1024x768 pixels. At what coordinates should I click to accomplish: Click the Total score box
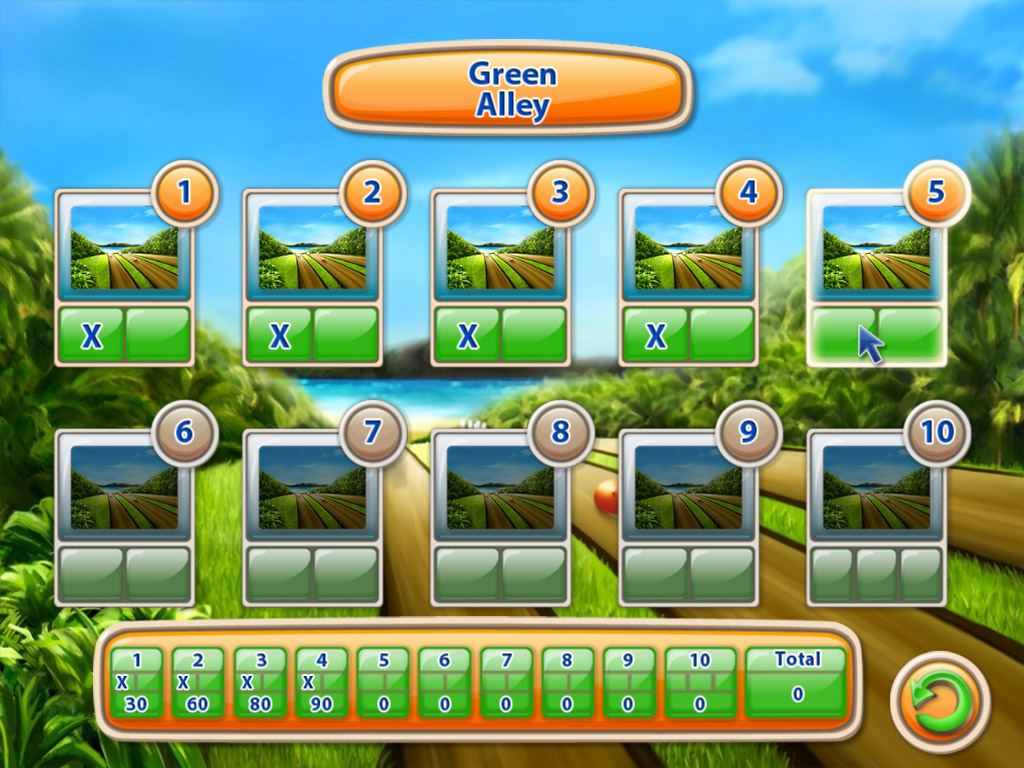[796, 683]
